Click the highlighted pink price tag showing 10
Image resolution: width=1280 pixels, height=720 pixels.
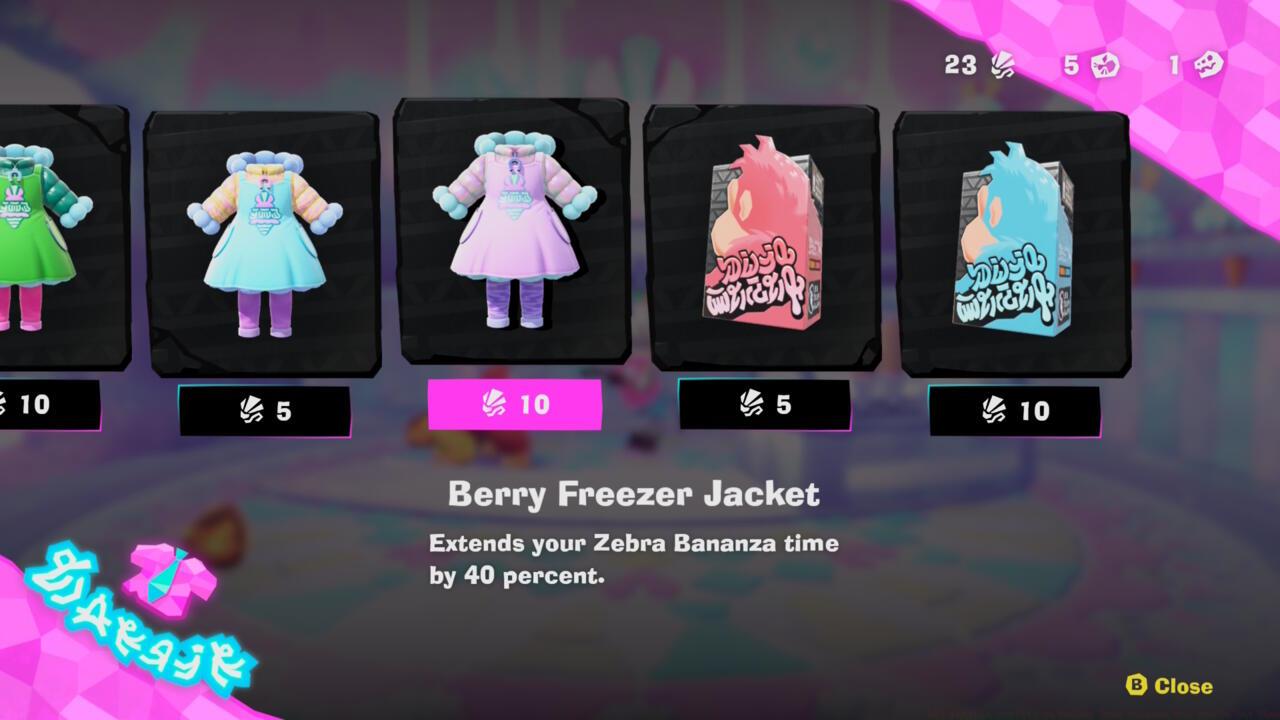513,406
